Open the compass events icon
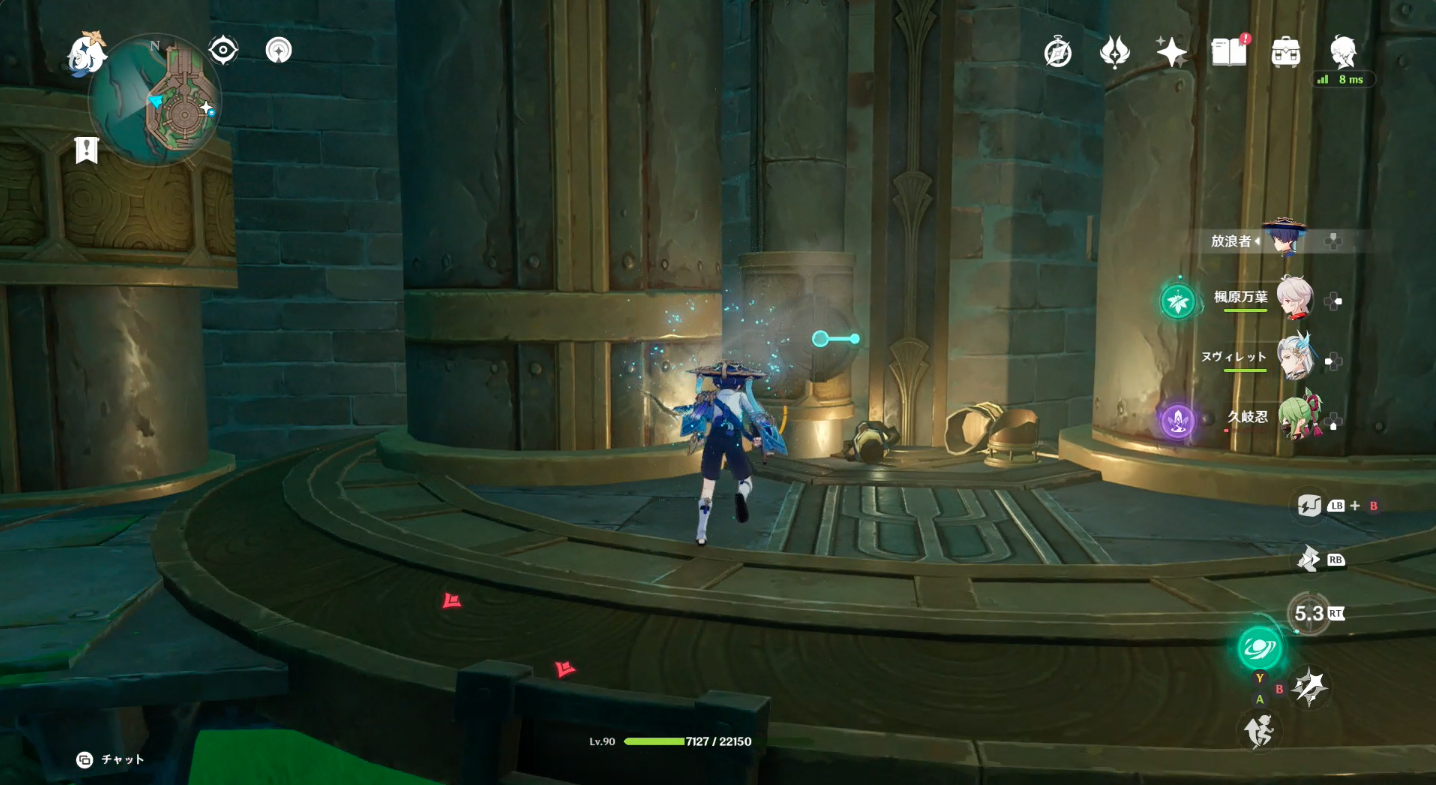 click(1058, 52)
